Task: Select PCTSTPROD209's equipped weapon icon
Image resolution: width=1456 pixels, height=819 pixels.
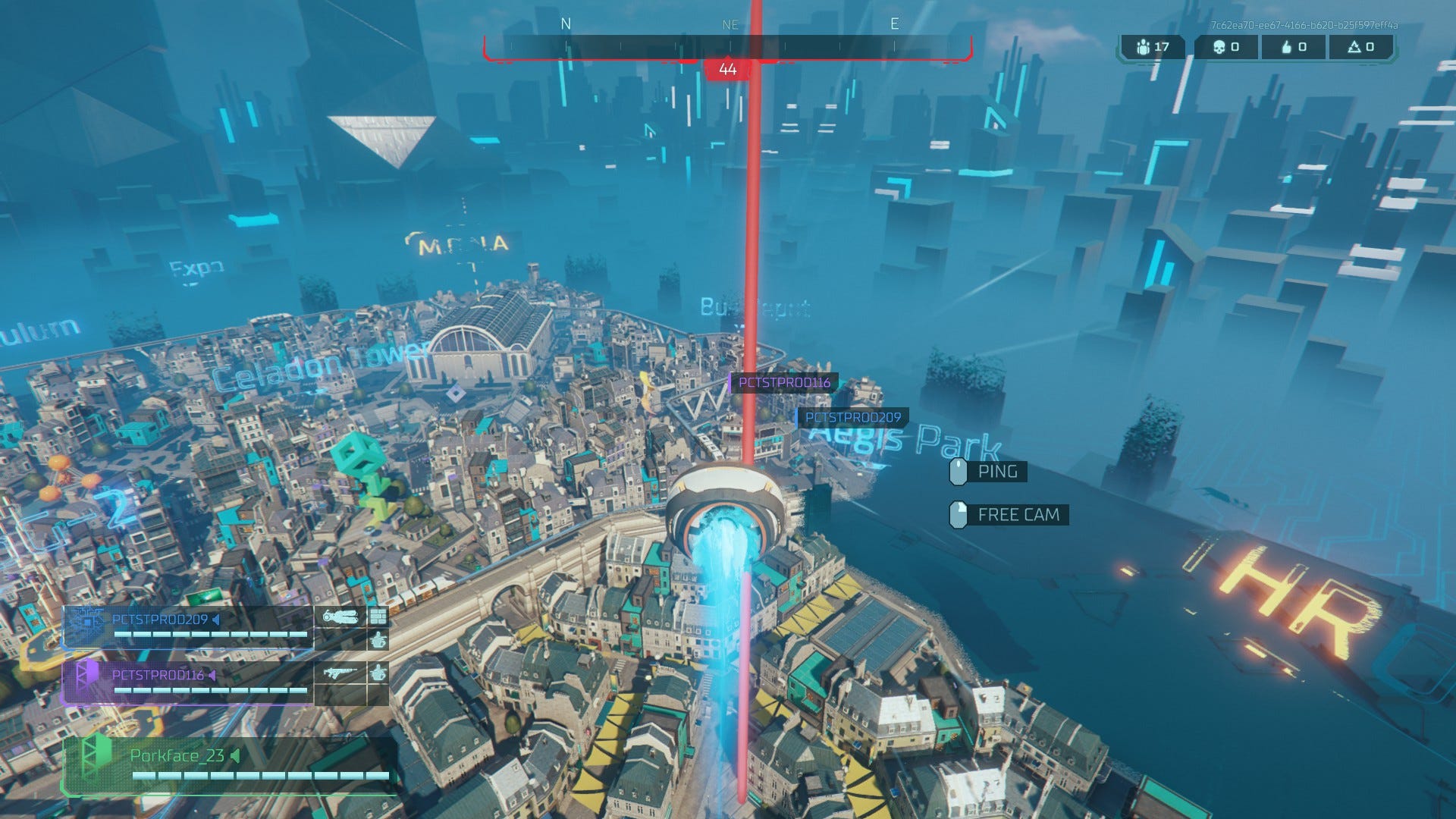Action: point(340,617)
